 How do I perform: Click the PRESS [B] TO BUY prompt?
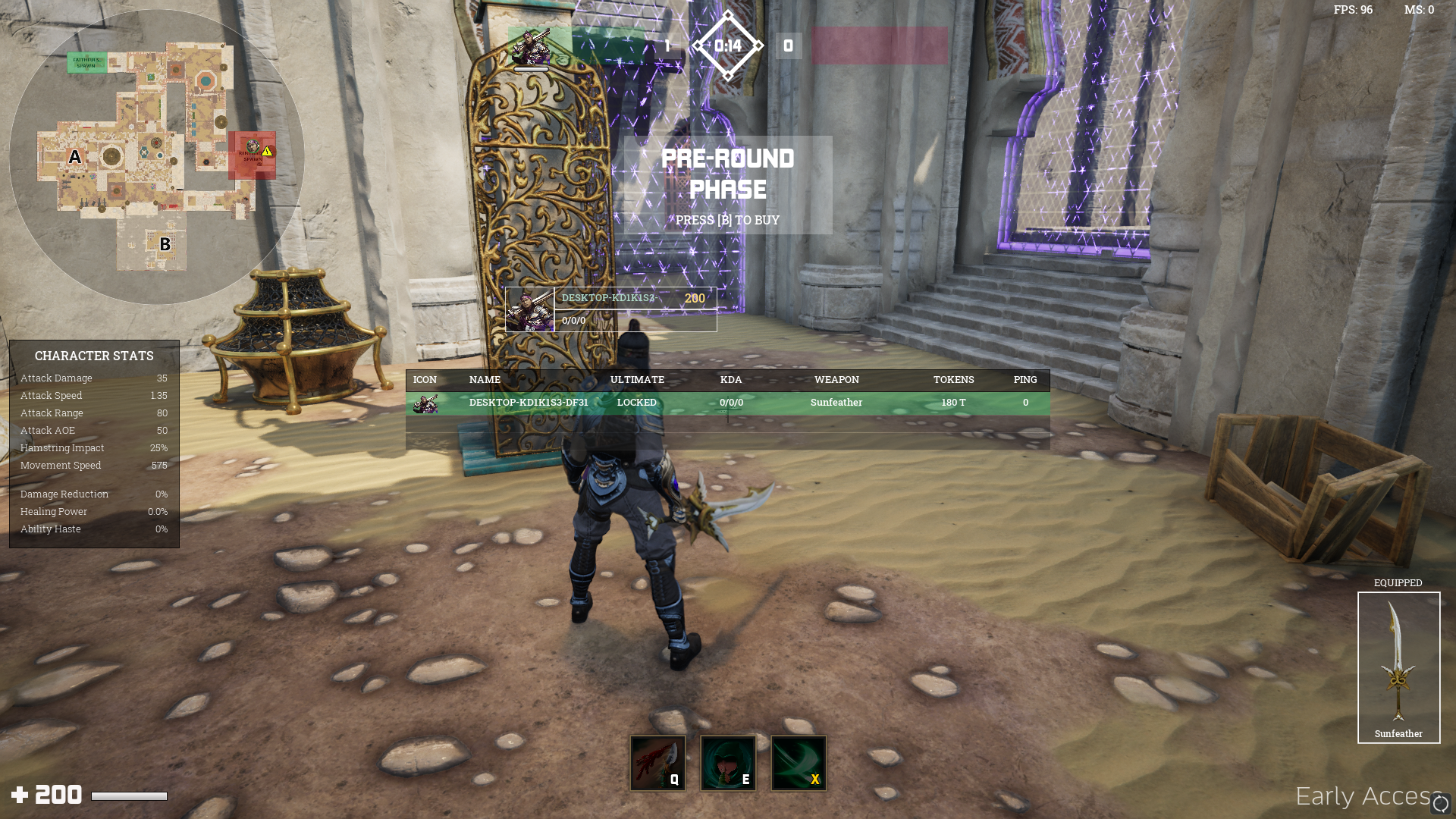(726, 219)
